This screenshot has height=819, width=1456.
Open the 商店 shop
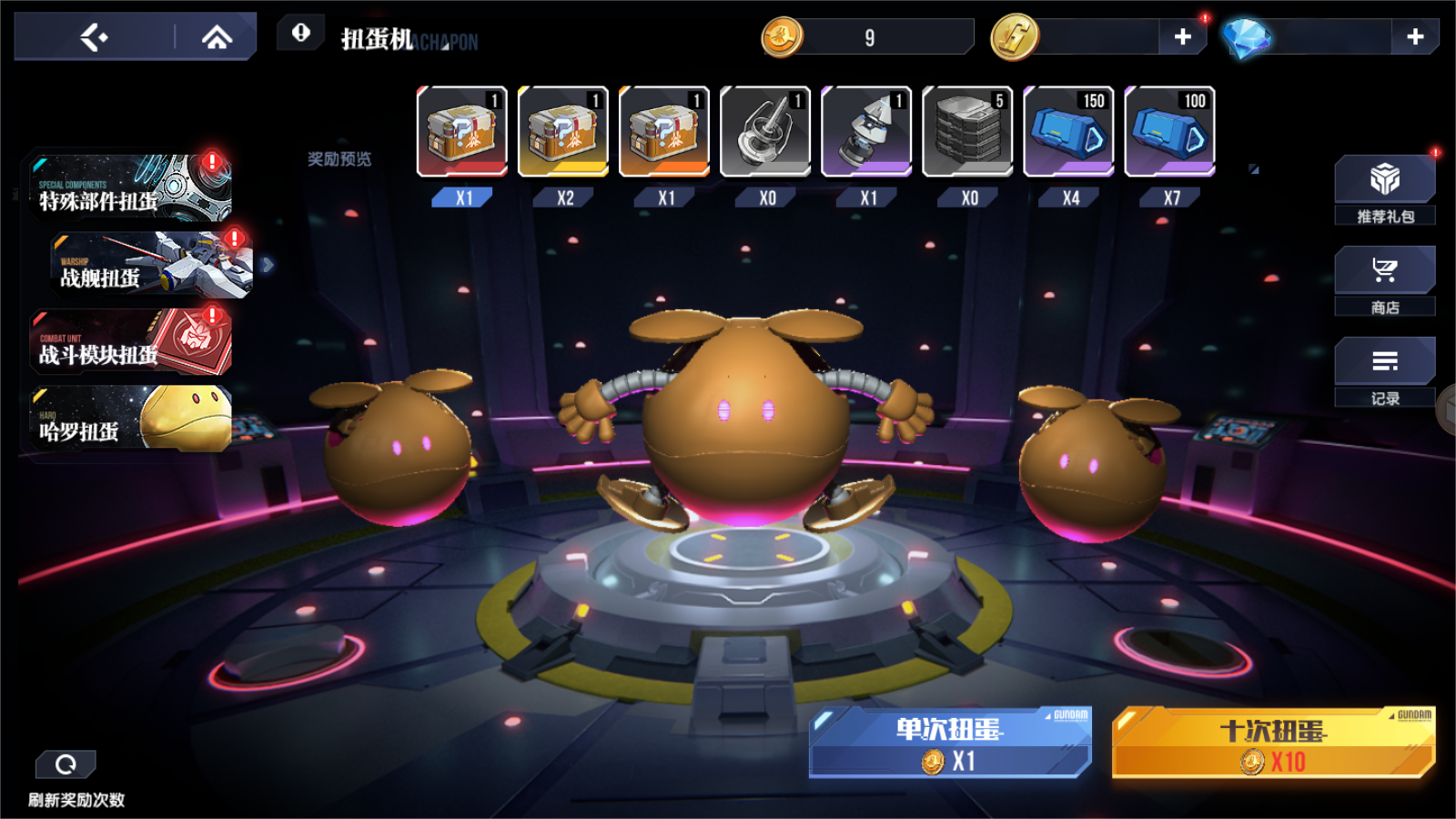click(x=1384, y=280)
